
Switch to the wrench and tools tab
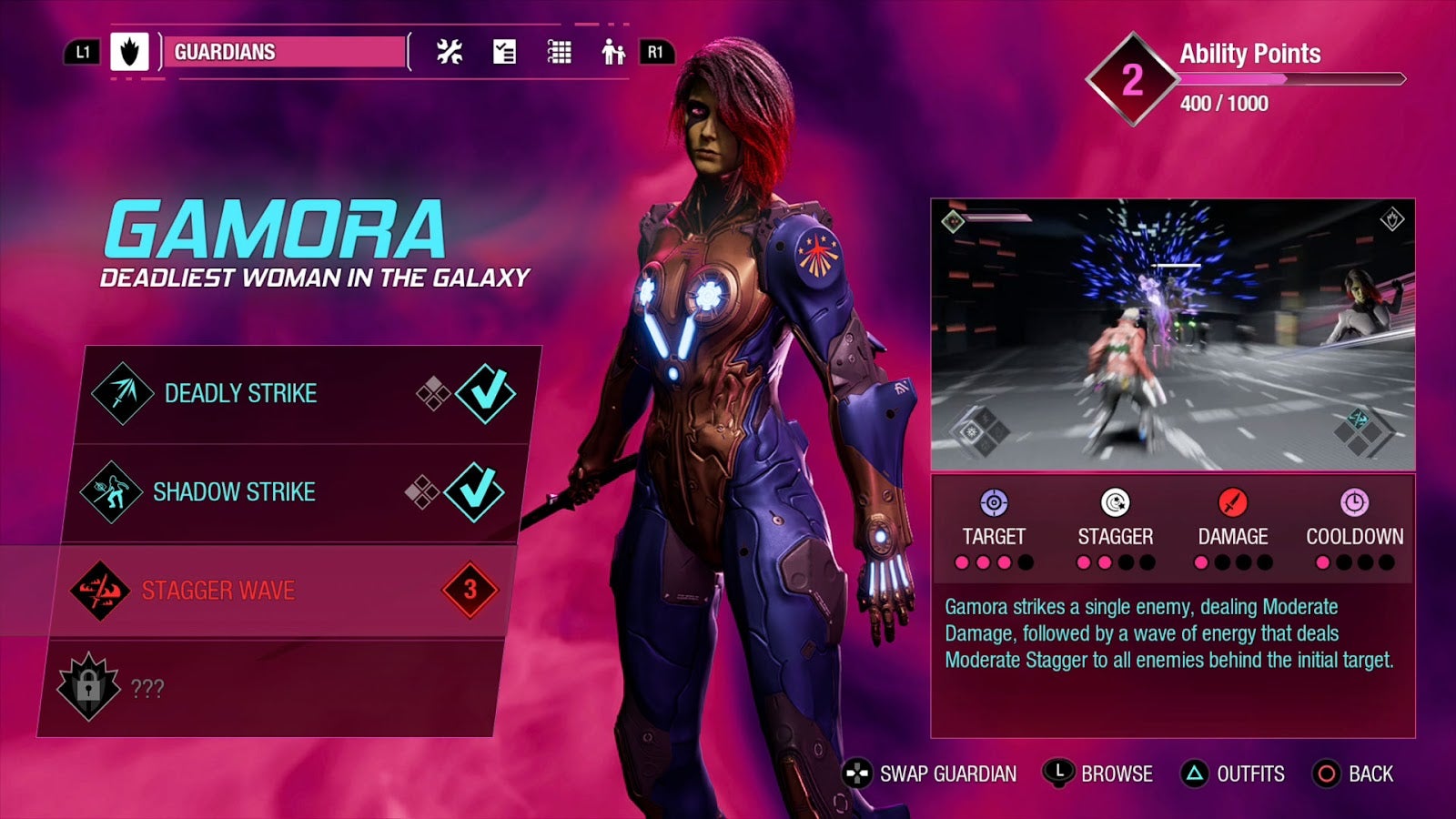point(450,52)
